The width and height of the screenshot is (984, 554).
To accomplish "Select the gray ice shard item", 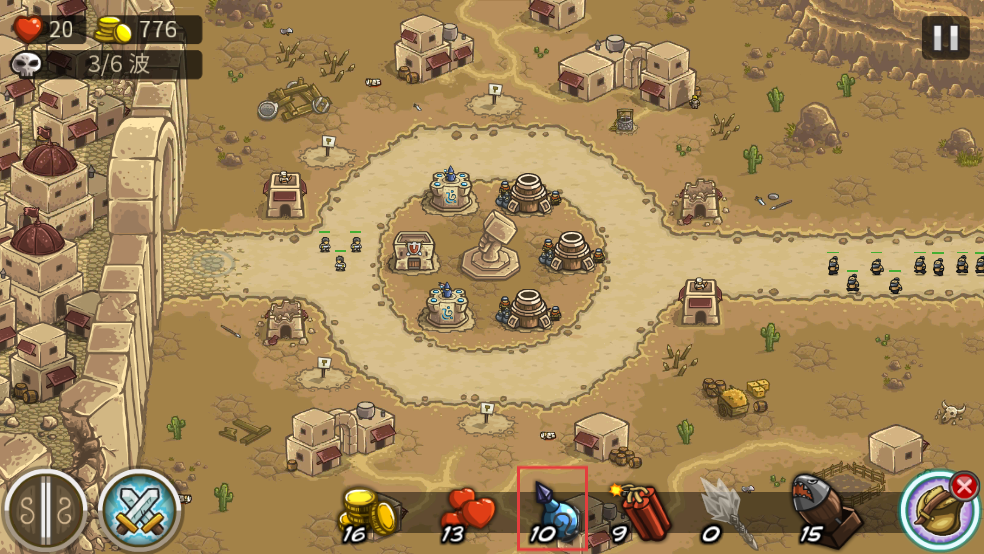I will (x=722, y=510).
